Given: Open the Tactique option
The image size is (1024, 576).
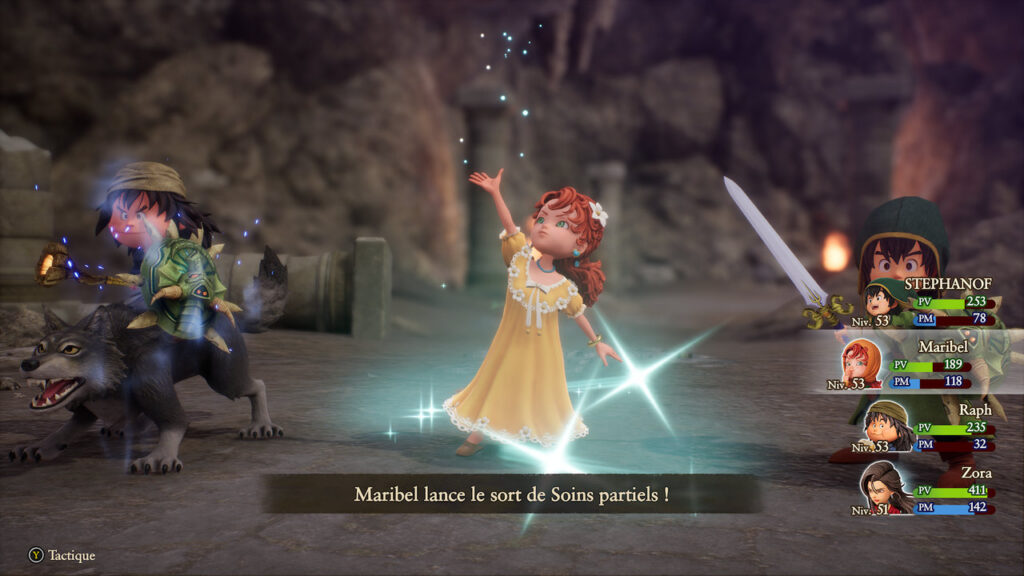Looking at the screenshot, I should pyautogui.click(x=62, y=555).
